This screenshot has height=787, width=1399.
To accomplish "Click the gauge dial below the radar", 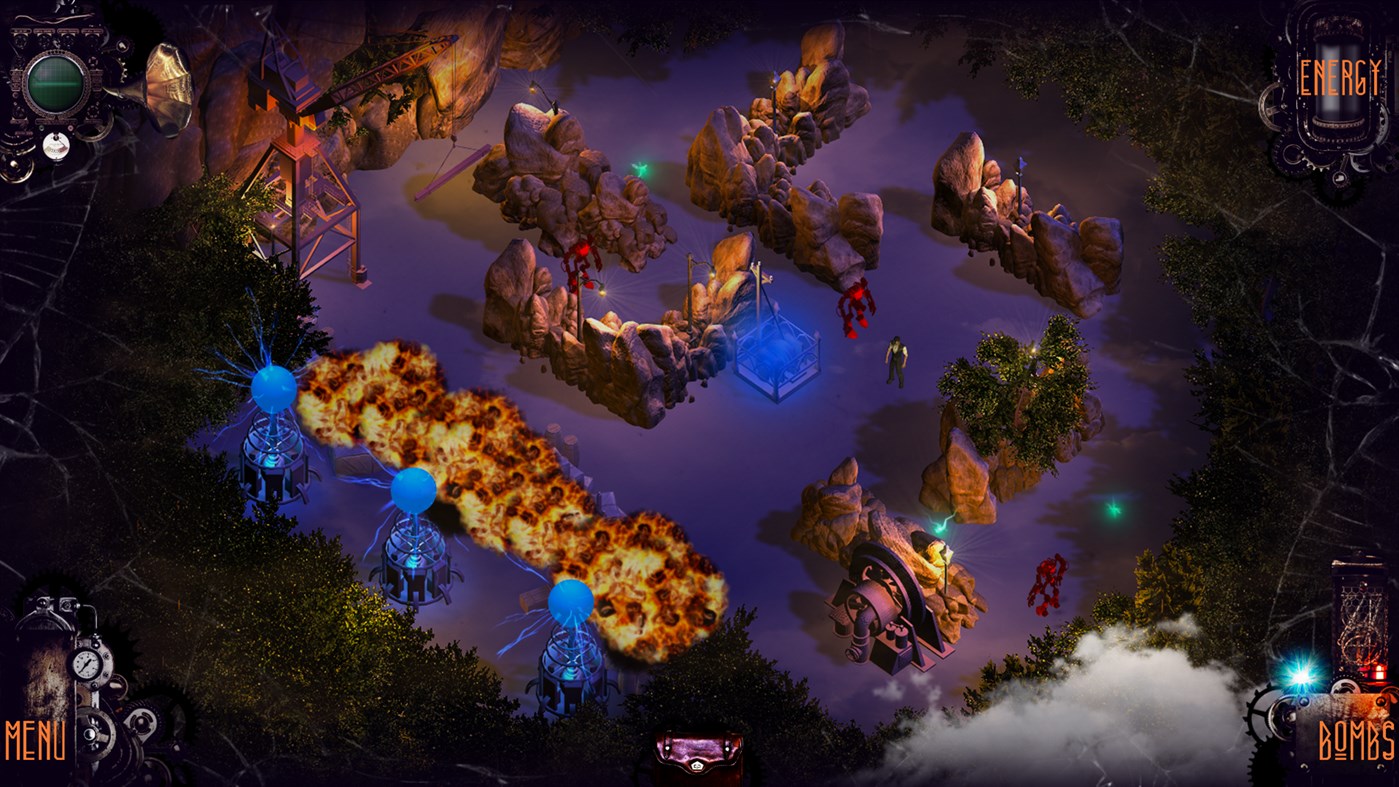I will click(55, 144).
